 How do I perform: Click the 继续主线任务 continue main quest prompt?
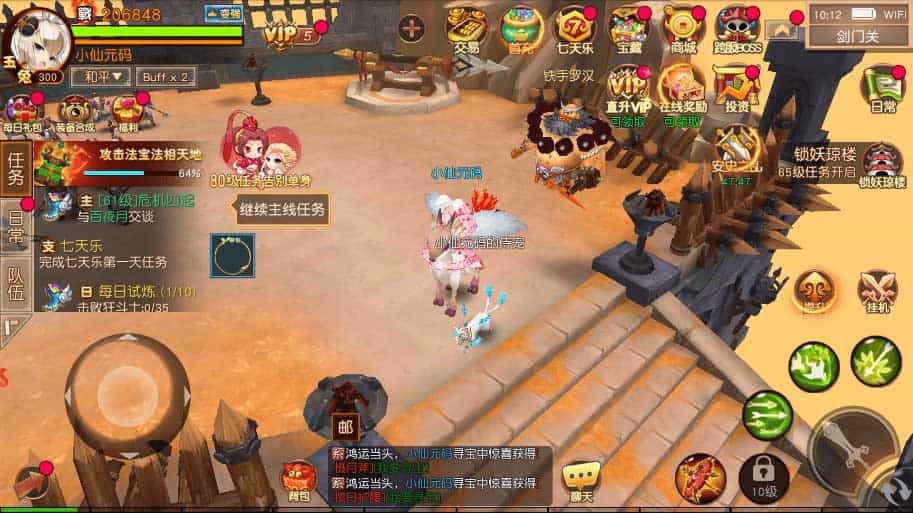282,210
